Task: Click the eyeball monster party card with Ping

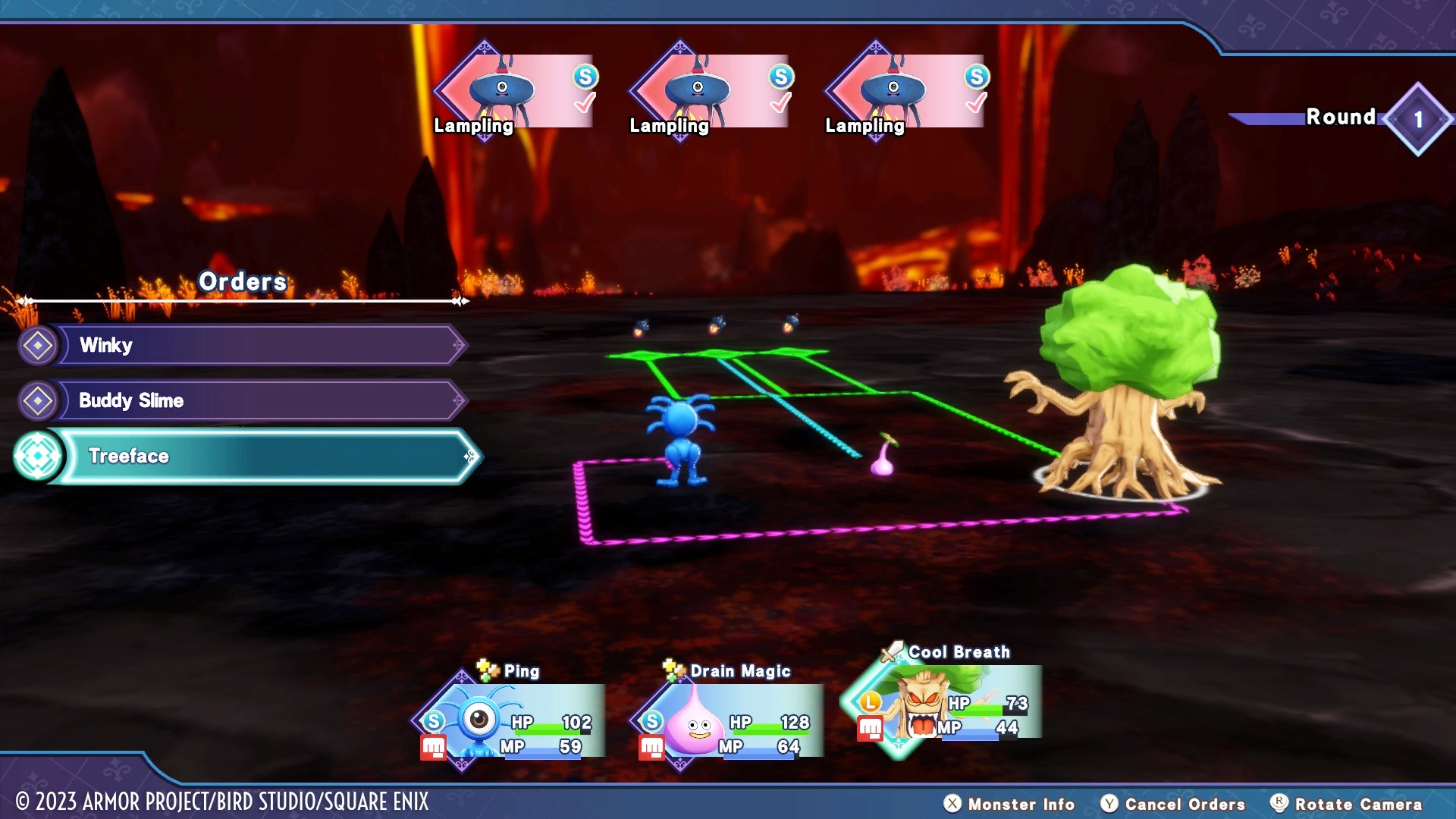Action: pyautogui.click(x=516, y=720)
